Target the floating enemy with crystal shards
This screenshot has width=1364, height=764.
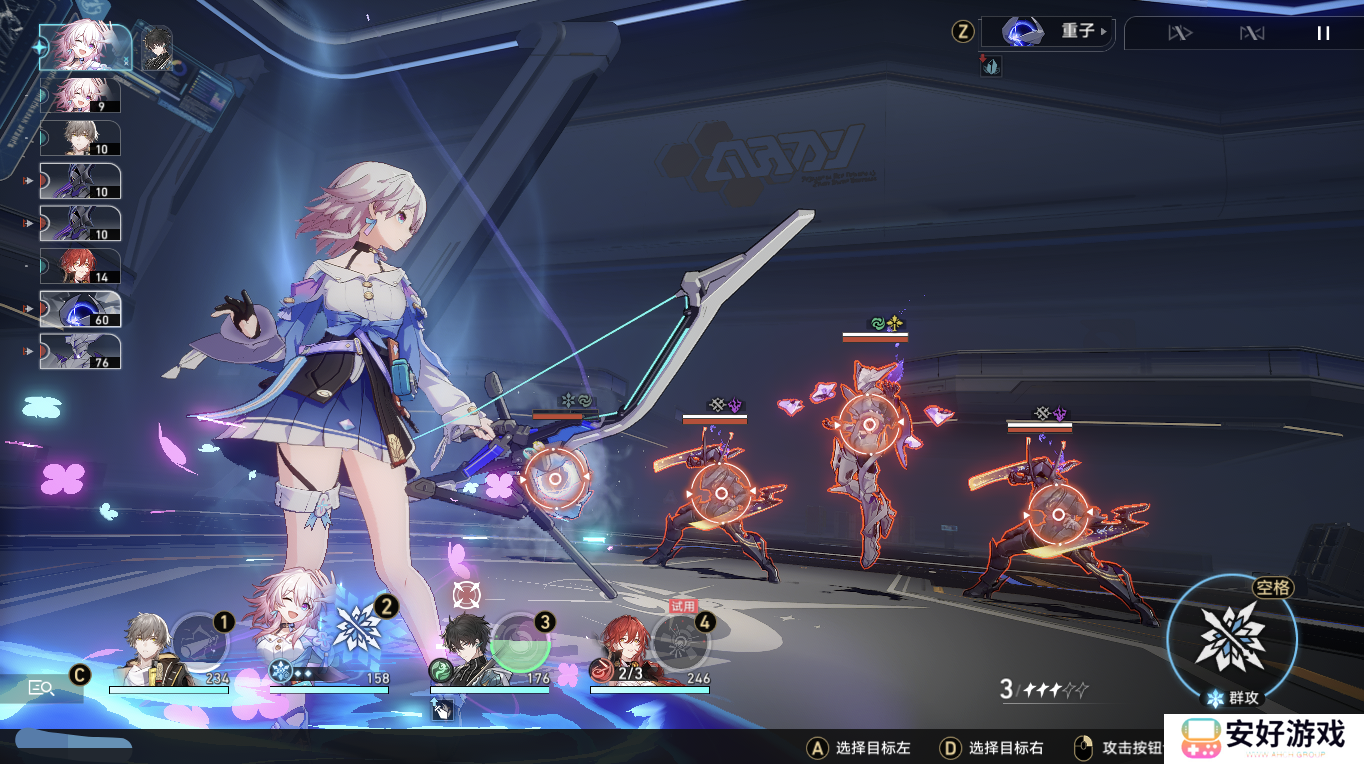pyautogui.click(x=869, y=423)
